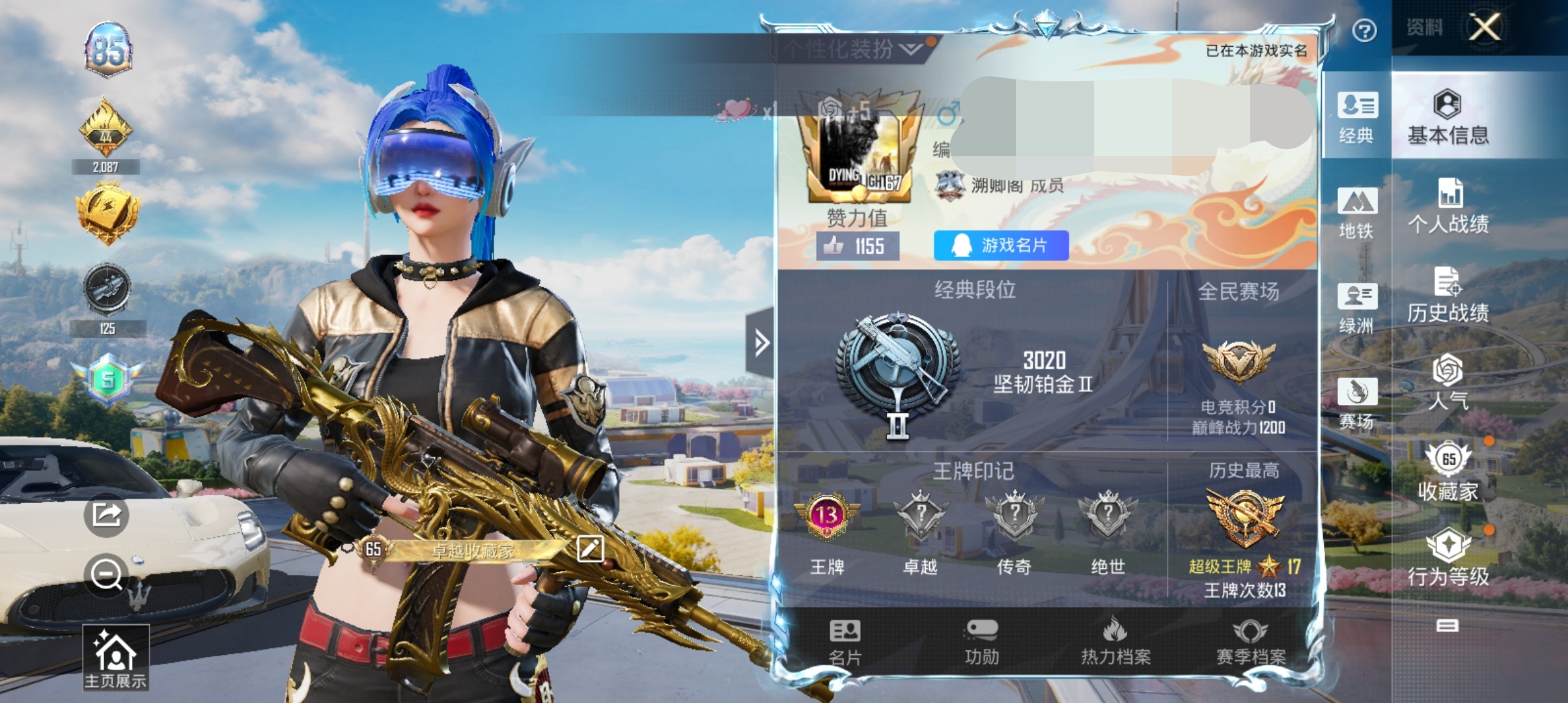This screenshot has width=1568, height=703.
Task: Switch to the 经典 mode tab
Action: [1357, 117]
